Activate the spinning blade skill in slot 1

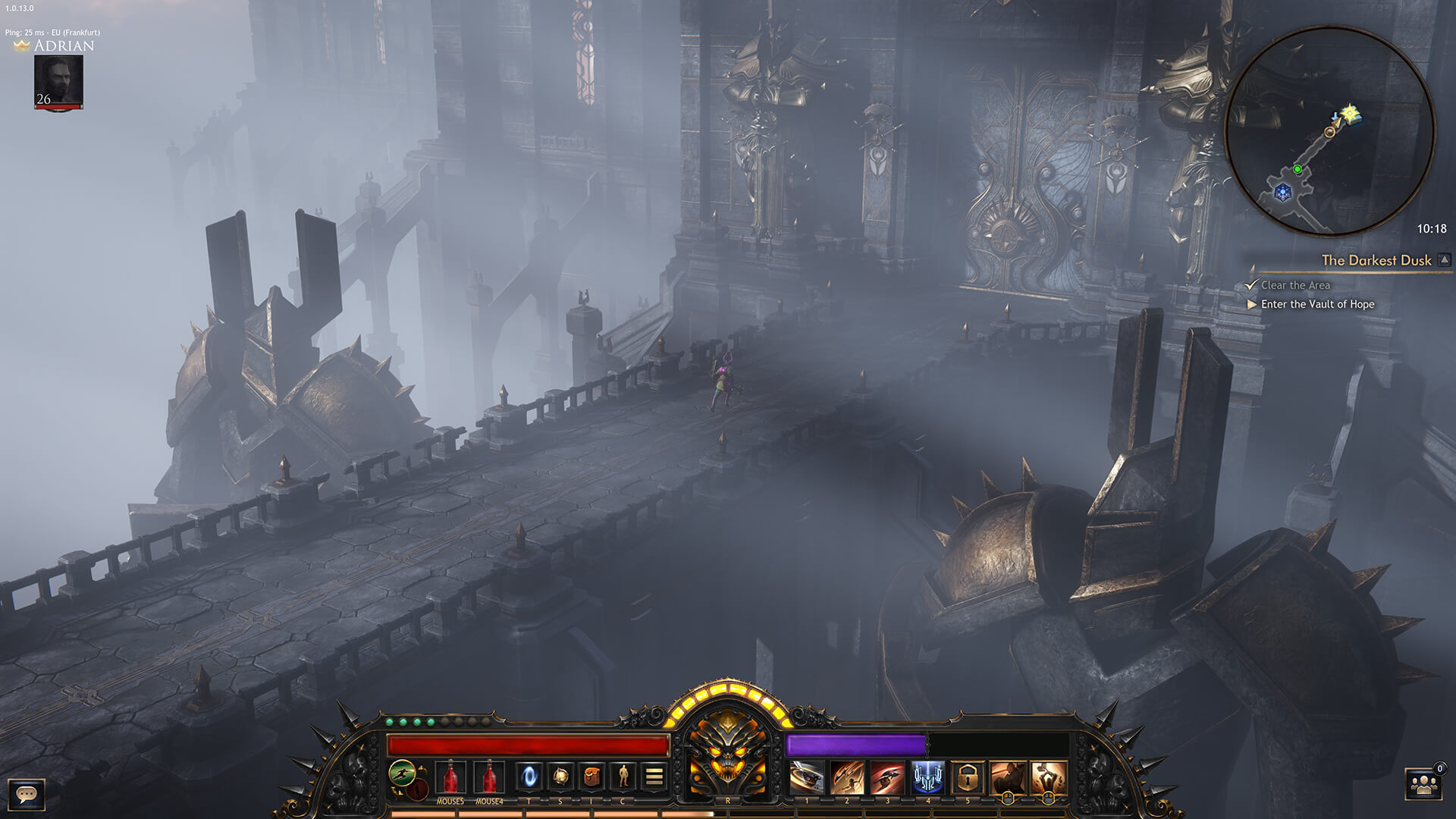[x=807, y=778]
